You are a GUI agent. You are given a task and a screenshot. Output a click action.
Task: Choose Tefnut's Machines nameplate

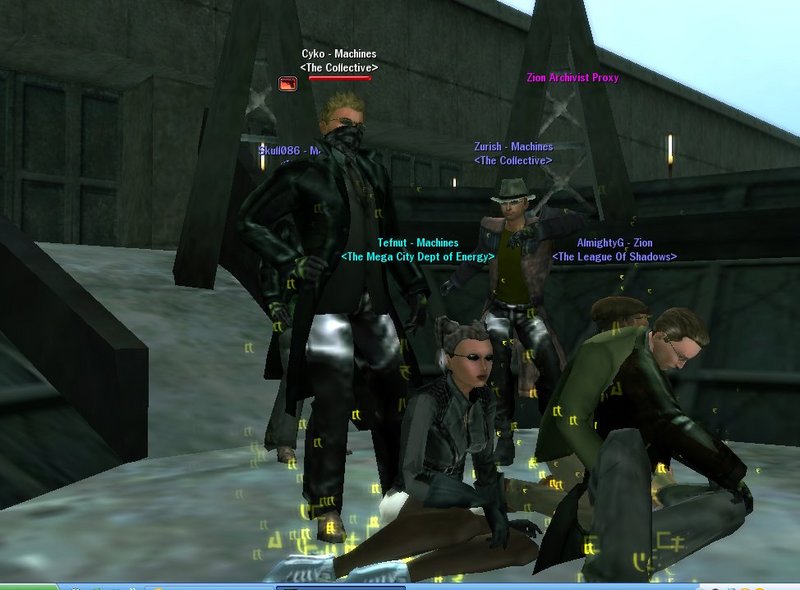tap(418, 243)
